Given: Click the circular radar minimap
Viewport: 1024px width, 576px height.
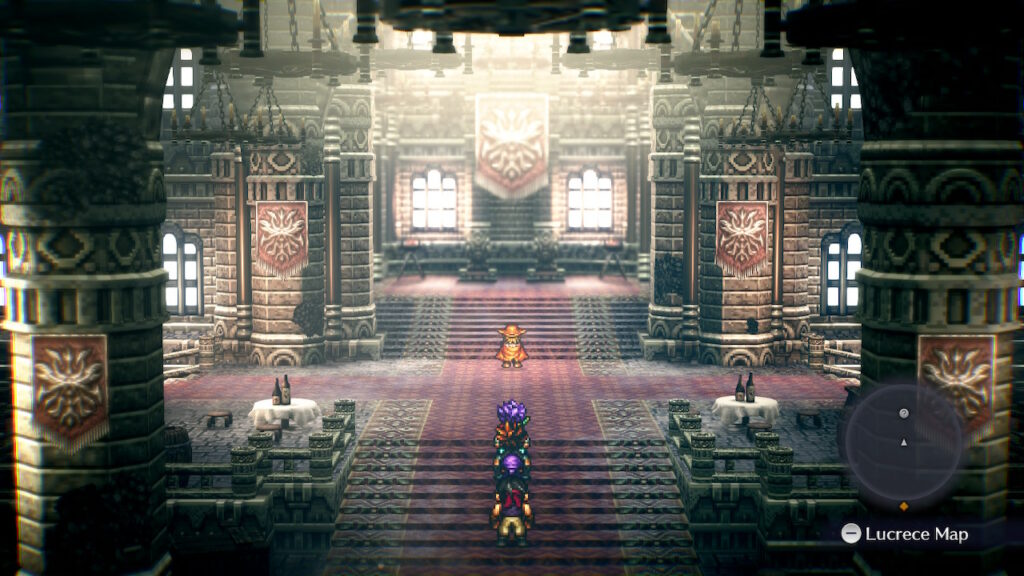Looking at the screenshot, I should (x=903, y=441).
